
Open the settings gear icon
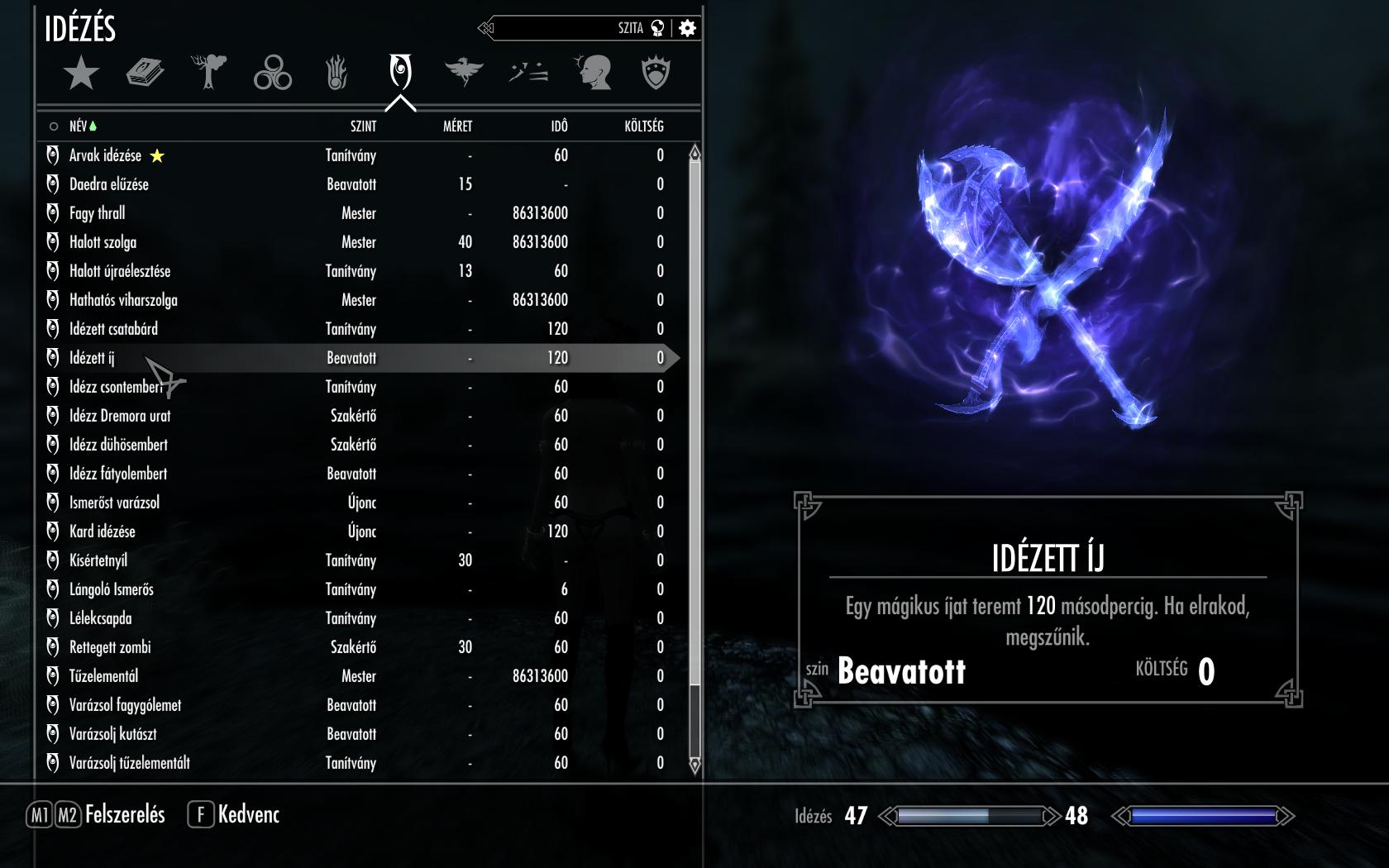coord(689,27)
